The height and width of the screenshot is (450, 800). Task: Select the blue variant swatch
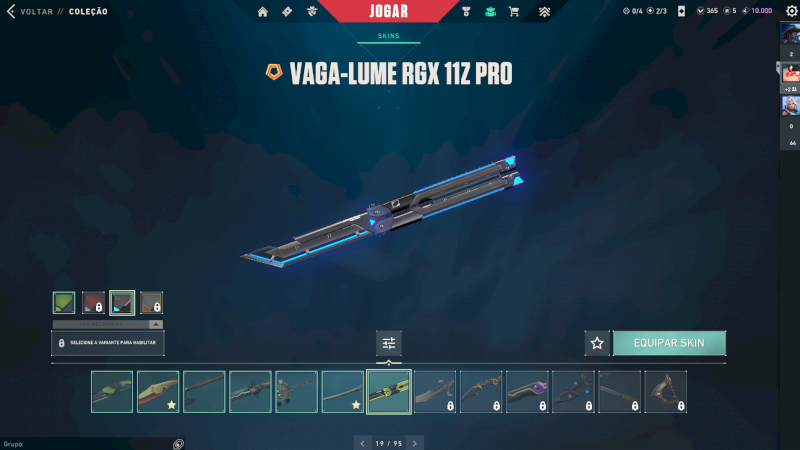click(122, 302)
